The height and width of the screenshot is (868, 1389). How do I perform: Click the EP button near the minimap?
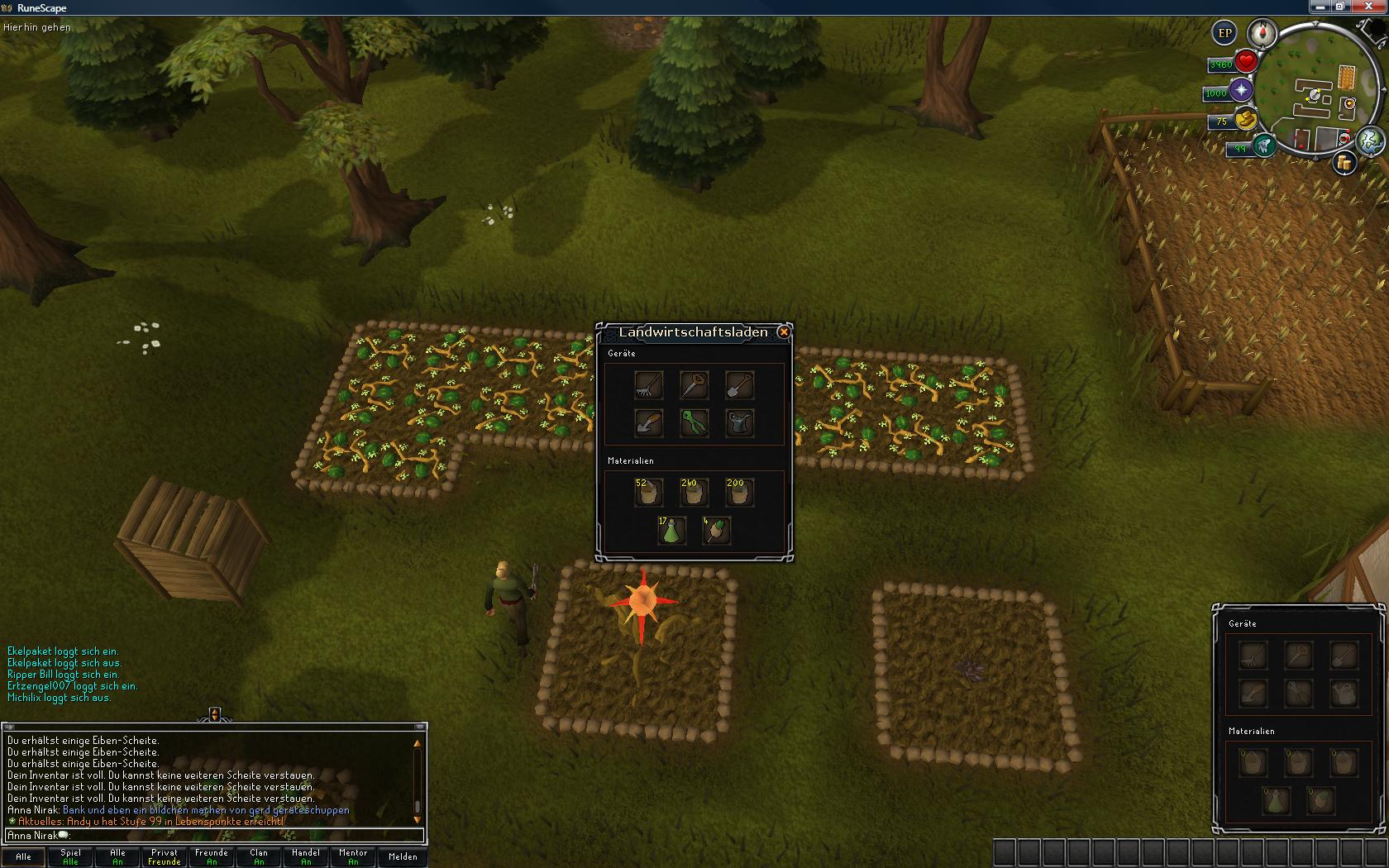[x=1224, y=33]
